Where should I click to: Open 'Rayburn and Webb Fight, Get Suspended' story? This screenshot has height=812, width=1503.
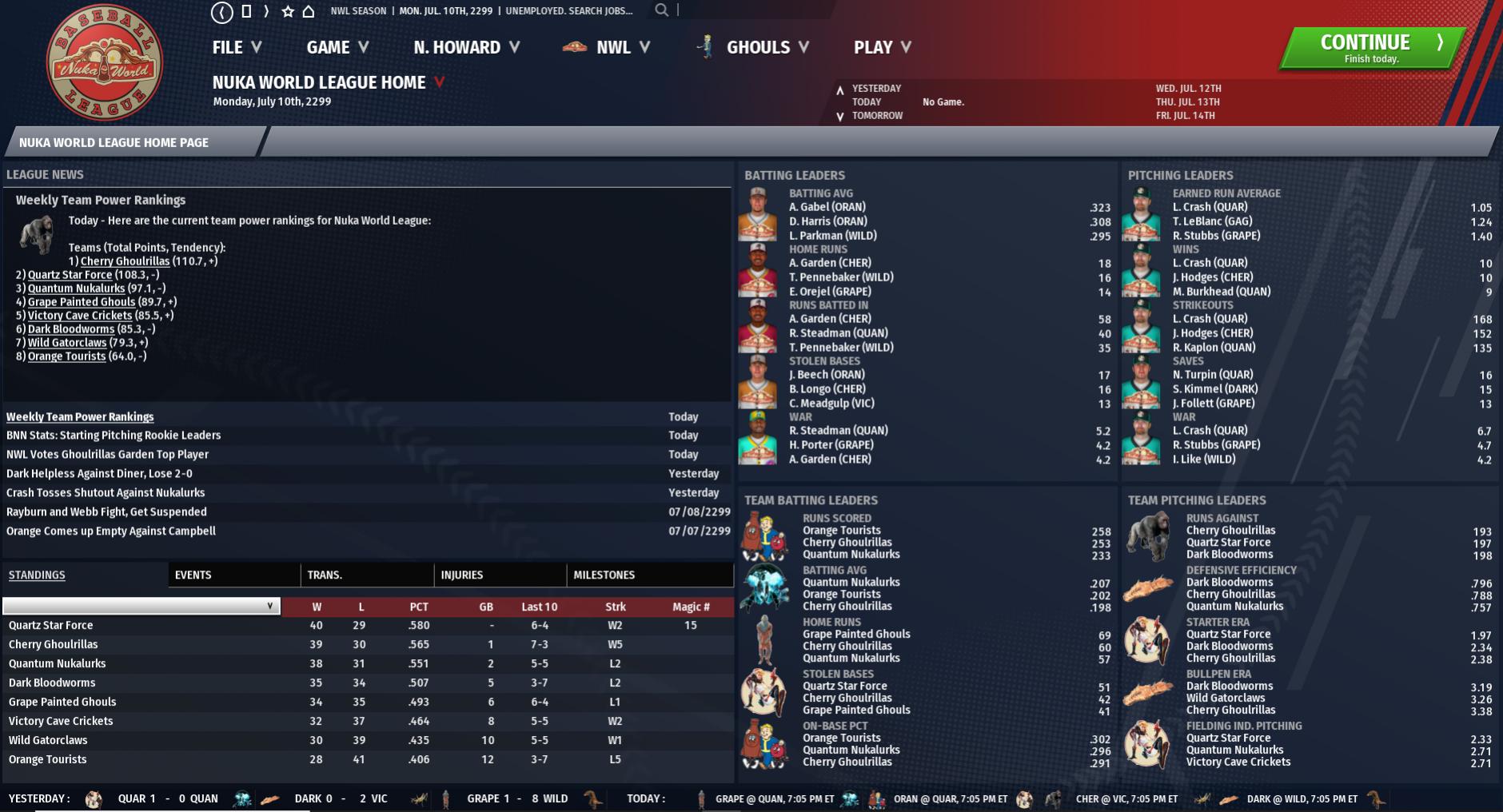click(x=106, y=511)
